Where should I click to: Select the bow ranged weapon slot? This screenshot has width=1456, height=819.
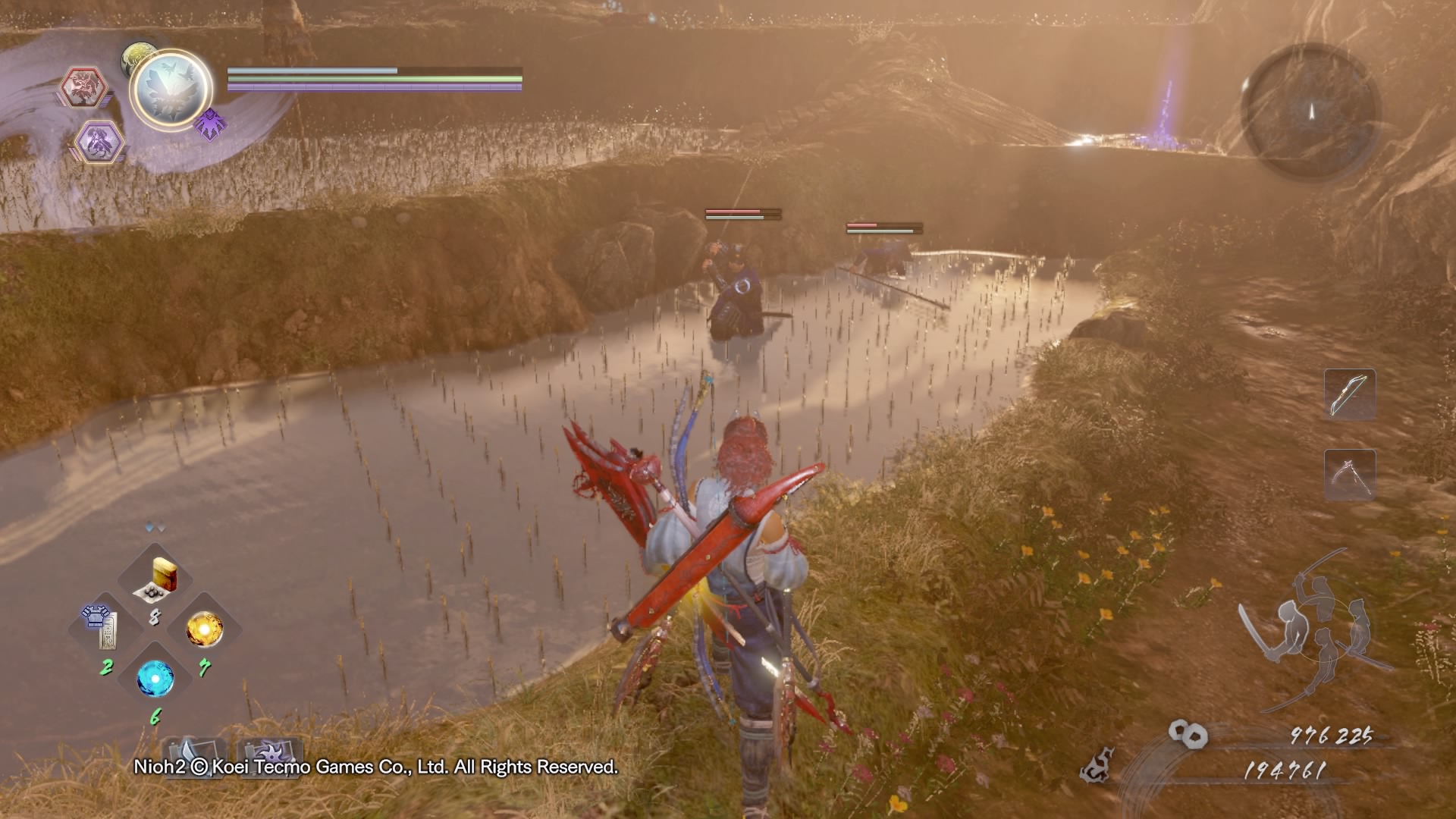pos(1350,394)
